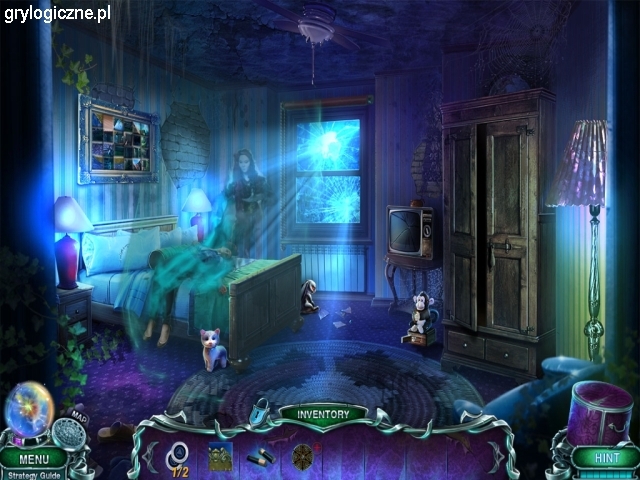Open the MENU button

[x=33, y=459]
